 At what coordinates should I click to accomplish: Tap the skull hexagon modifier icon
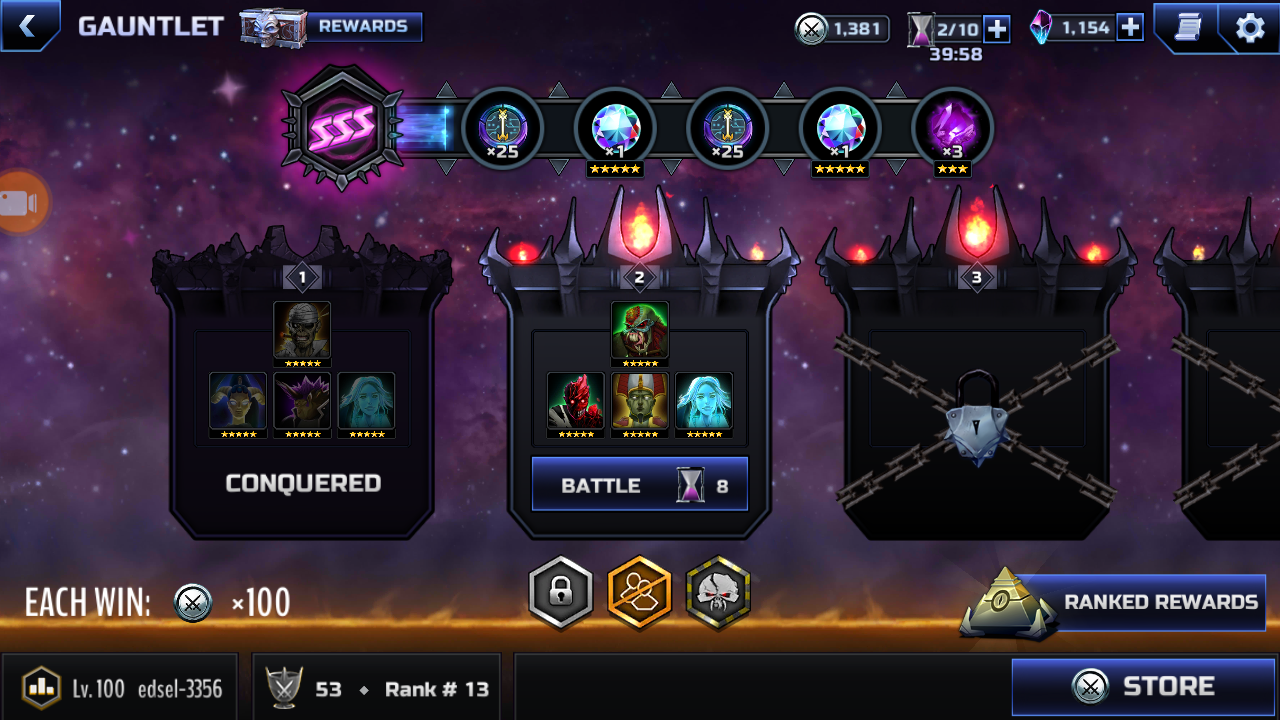(718, 593)
